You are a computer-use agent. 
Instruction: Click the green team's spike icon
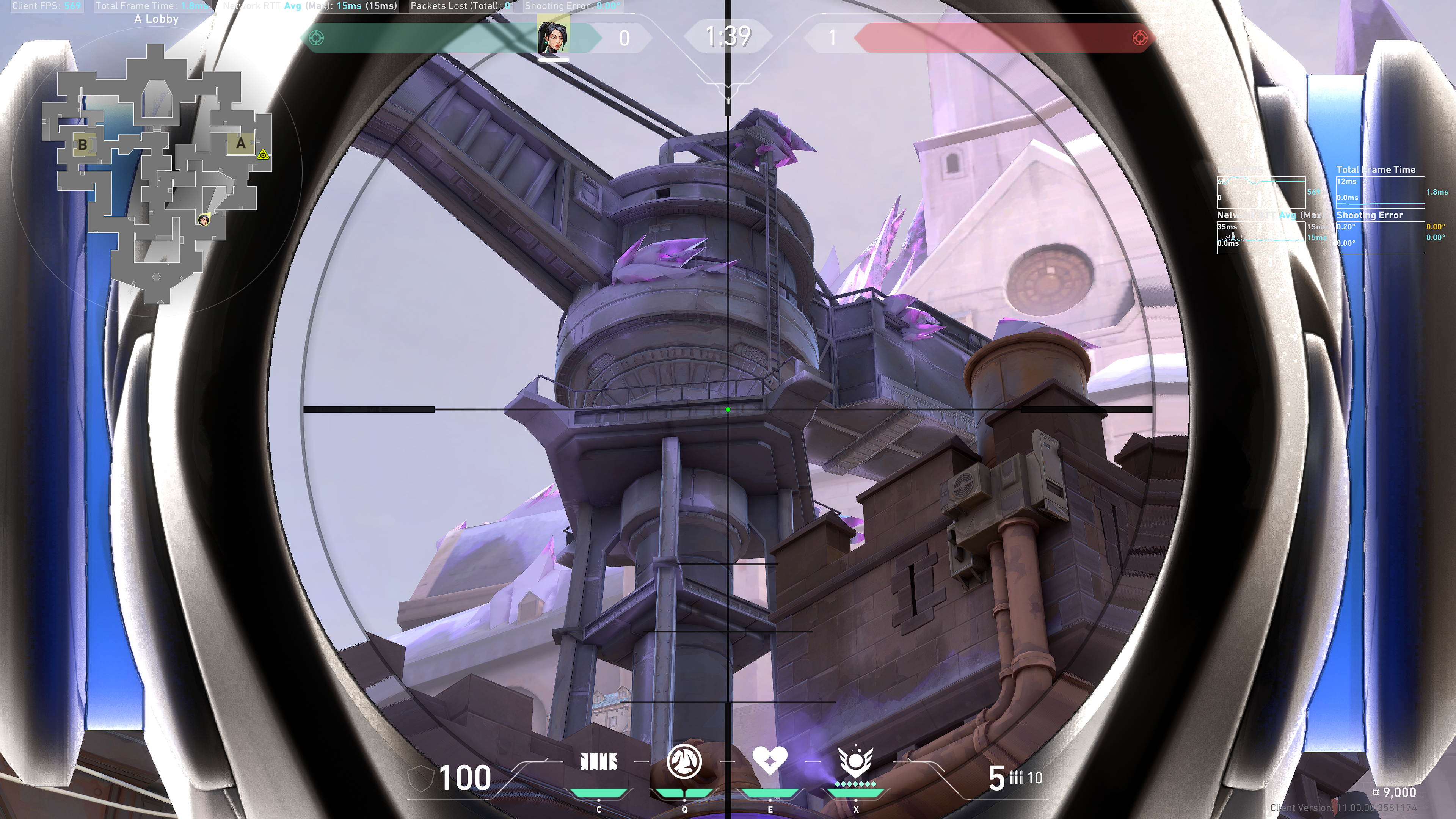317,38
